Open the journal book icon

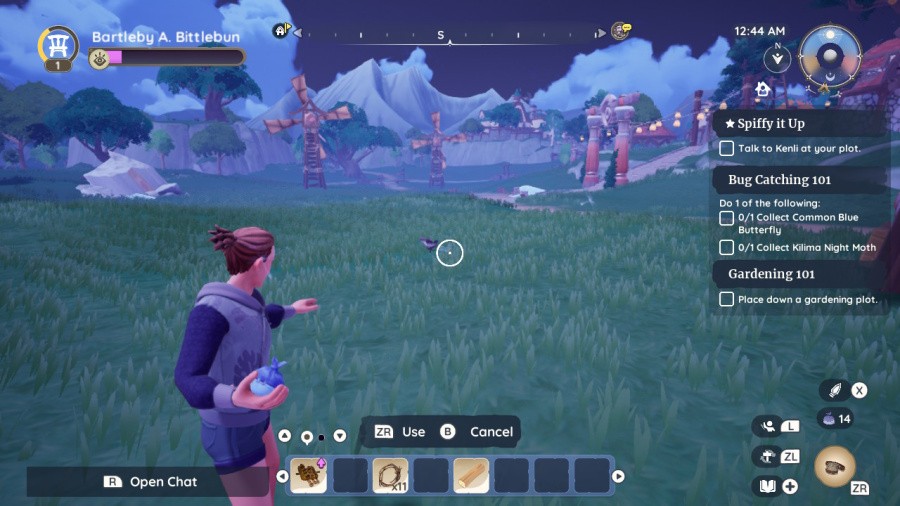[x=768, y=486]
